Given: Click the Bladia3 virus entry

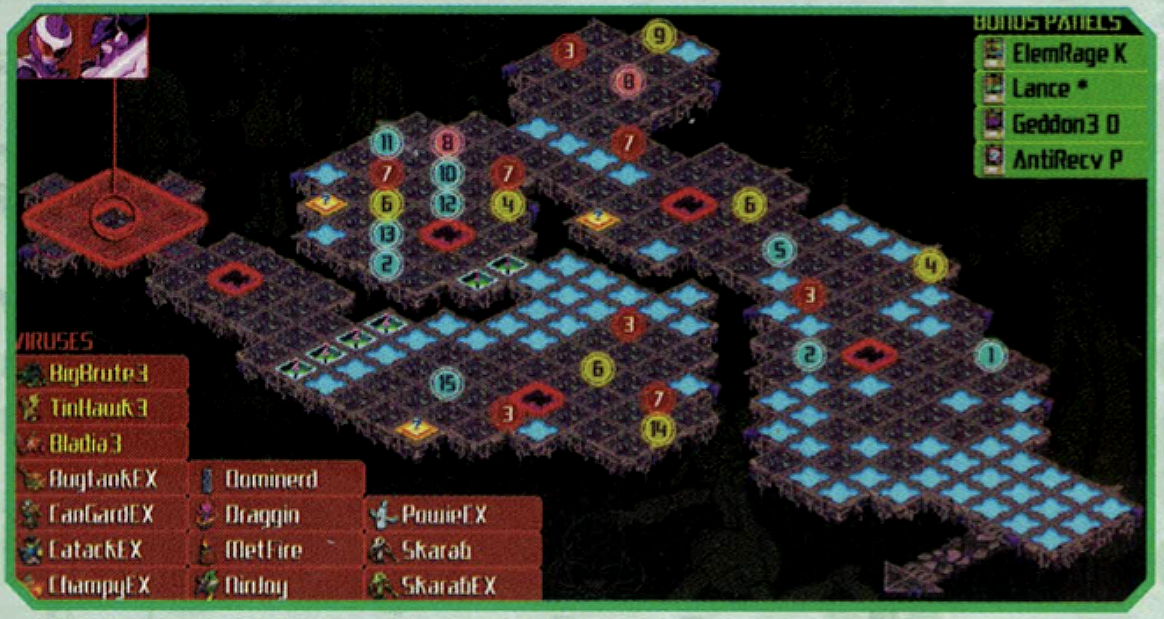Looking at the screenshot, I should [x=102, y=442].
